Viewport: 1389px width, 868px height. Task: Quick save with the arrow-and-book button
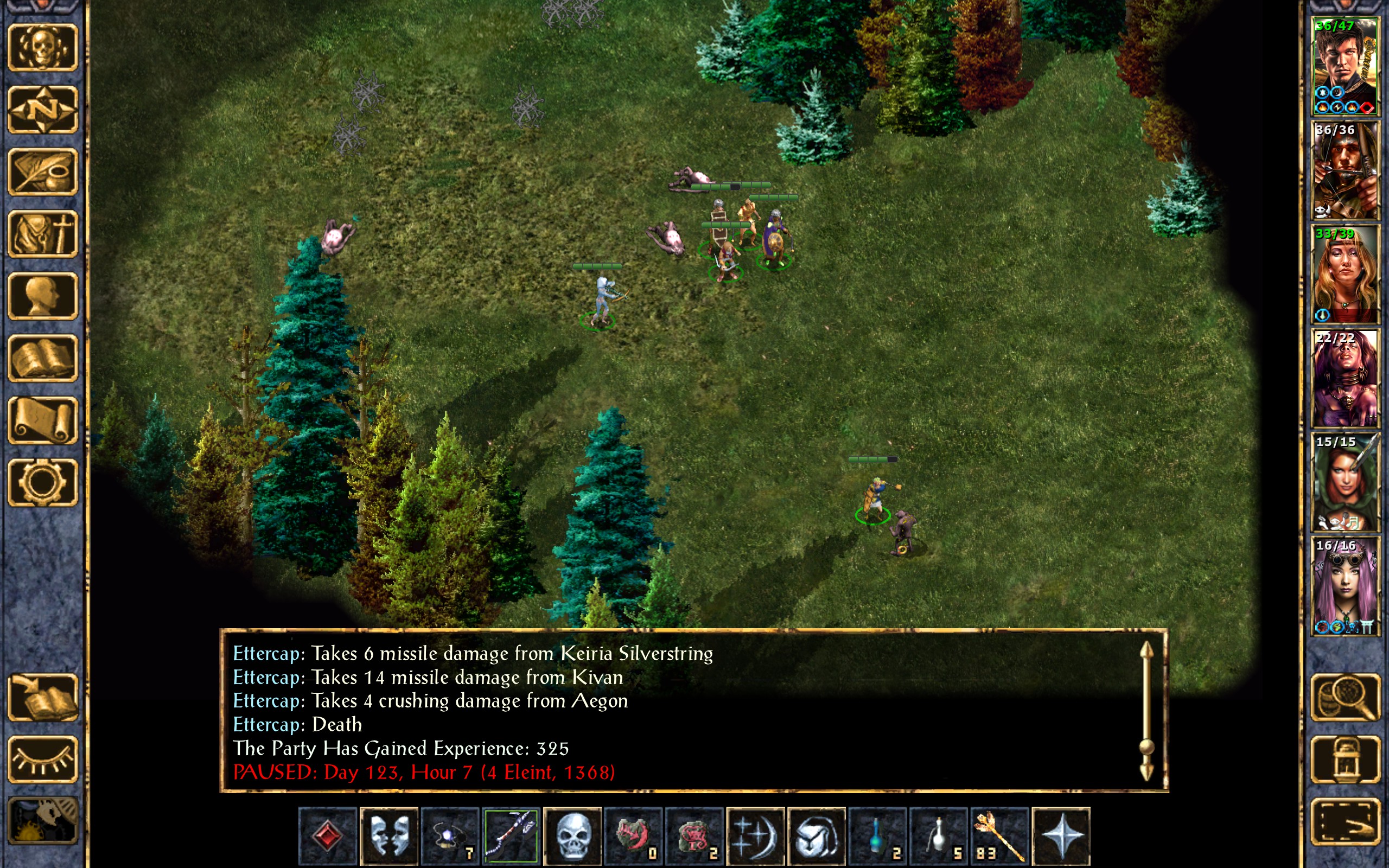[43, 698]
